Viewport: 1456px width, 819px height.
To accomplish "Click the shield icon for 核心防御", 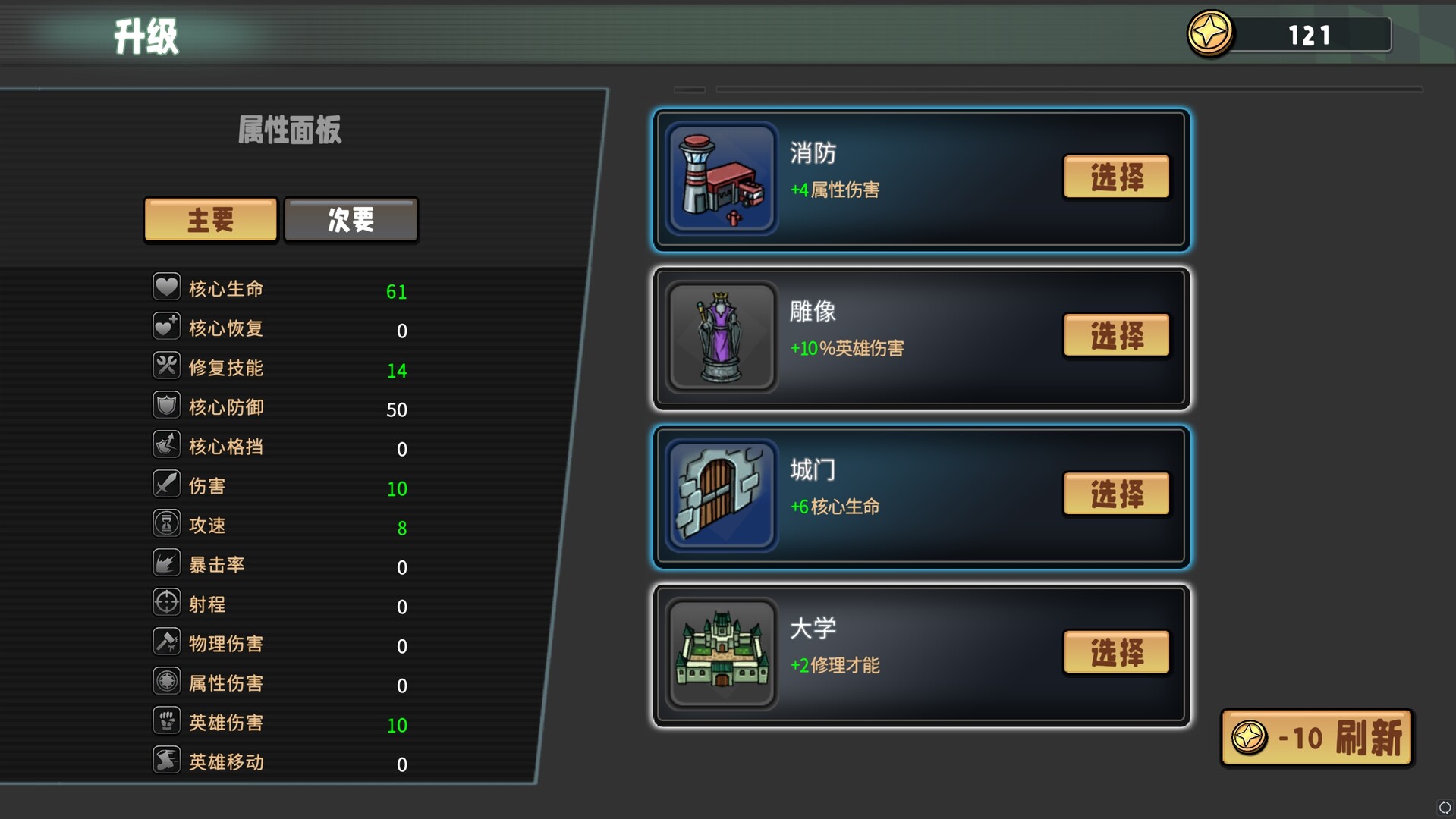I will click(168, 405).
